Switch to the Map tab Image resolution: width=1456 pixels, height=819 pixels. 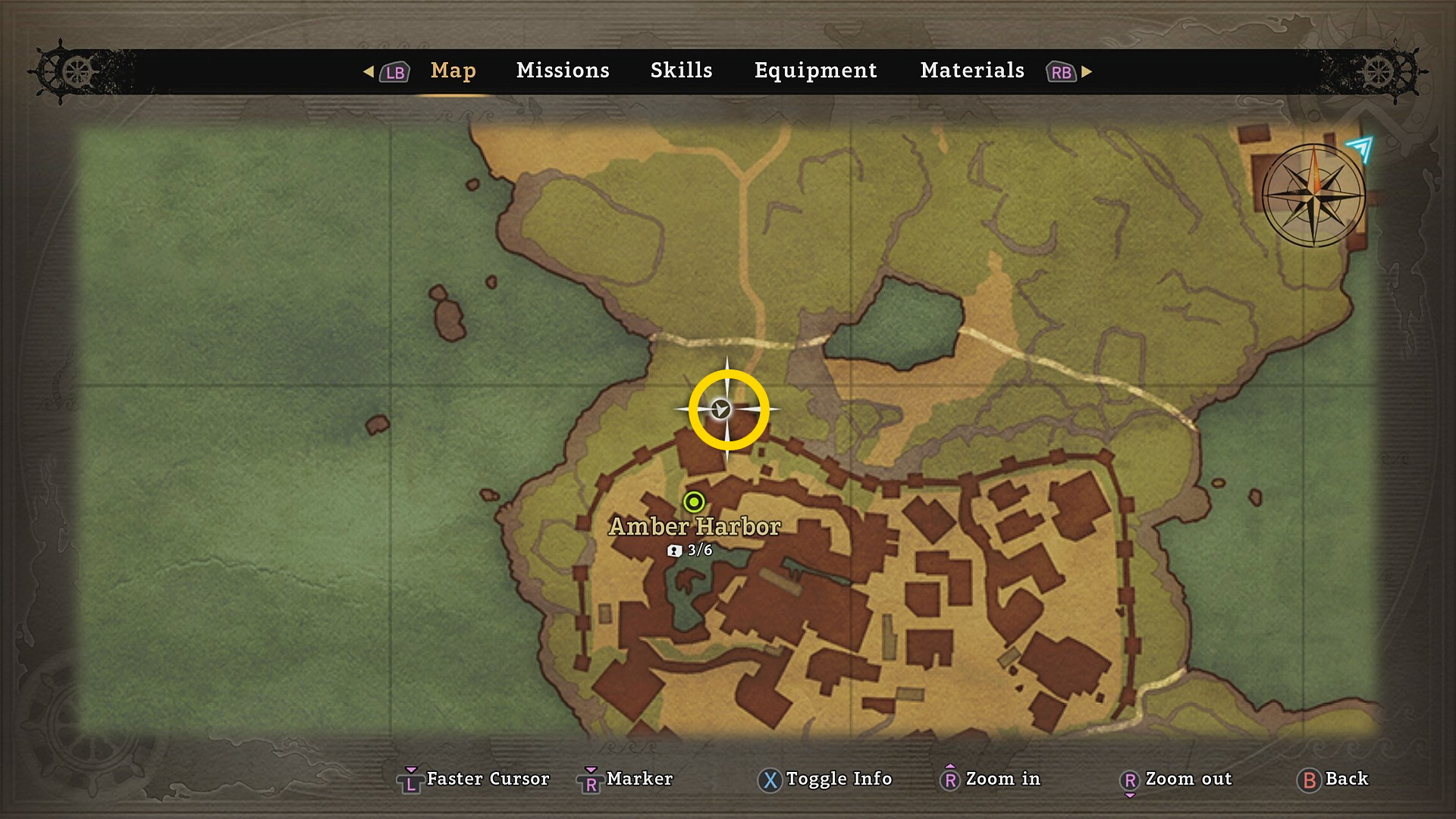point(453,71)
